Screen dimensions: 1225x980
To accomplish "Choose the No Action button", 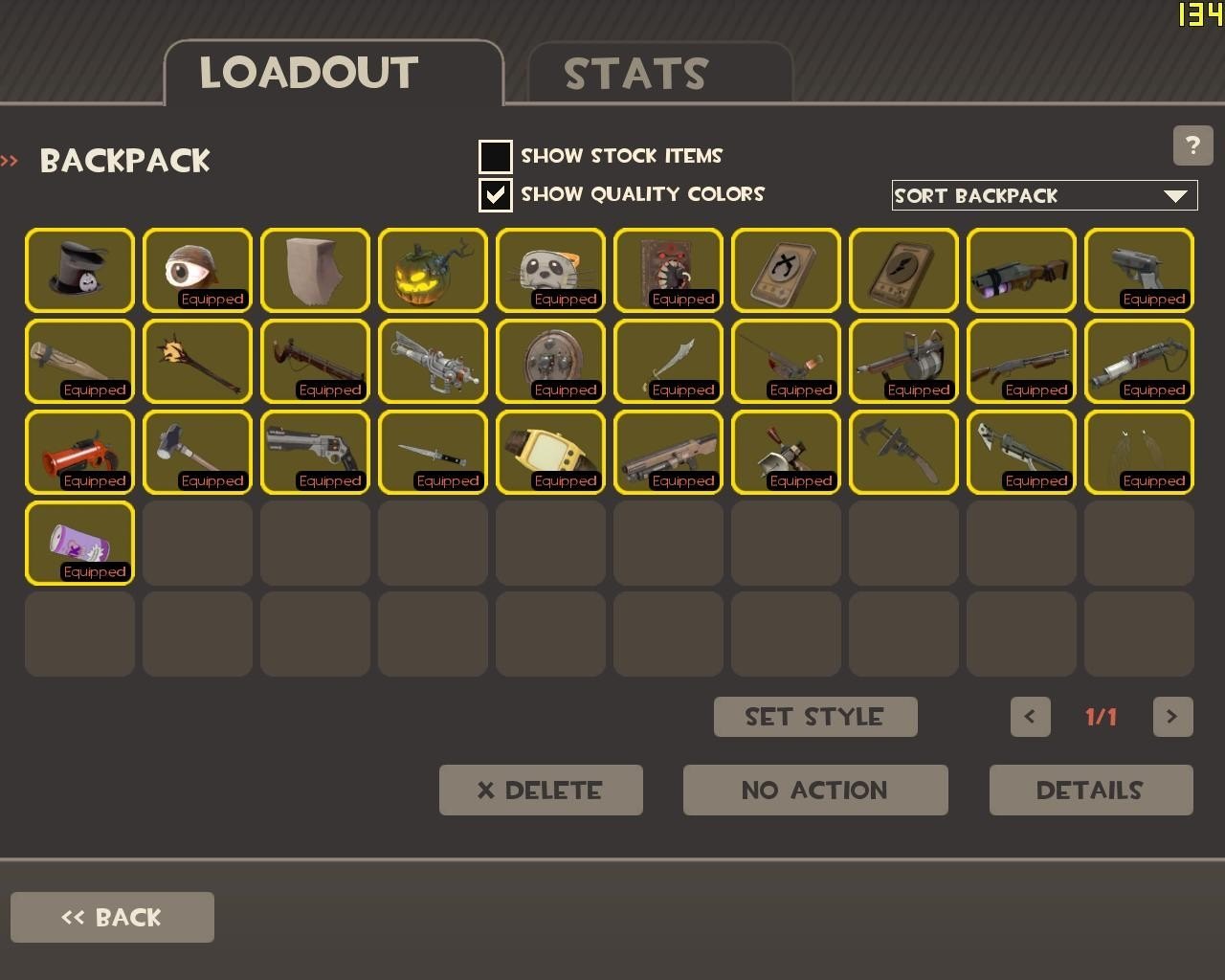I will pos(815,791).
